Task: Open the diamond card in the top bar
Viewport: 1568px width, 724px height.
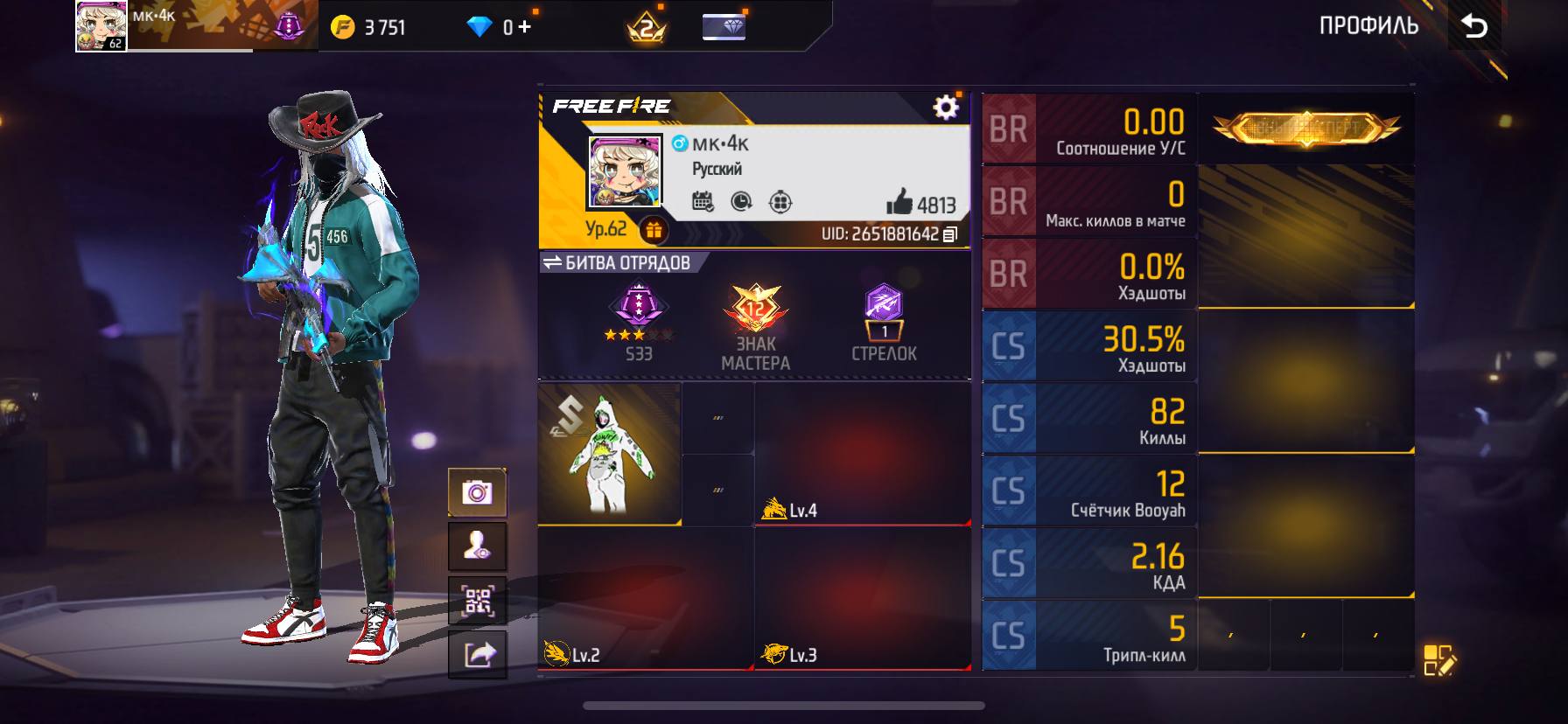Action: [724, 27]
